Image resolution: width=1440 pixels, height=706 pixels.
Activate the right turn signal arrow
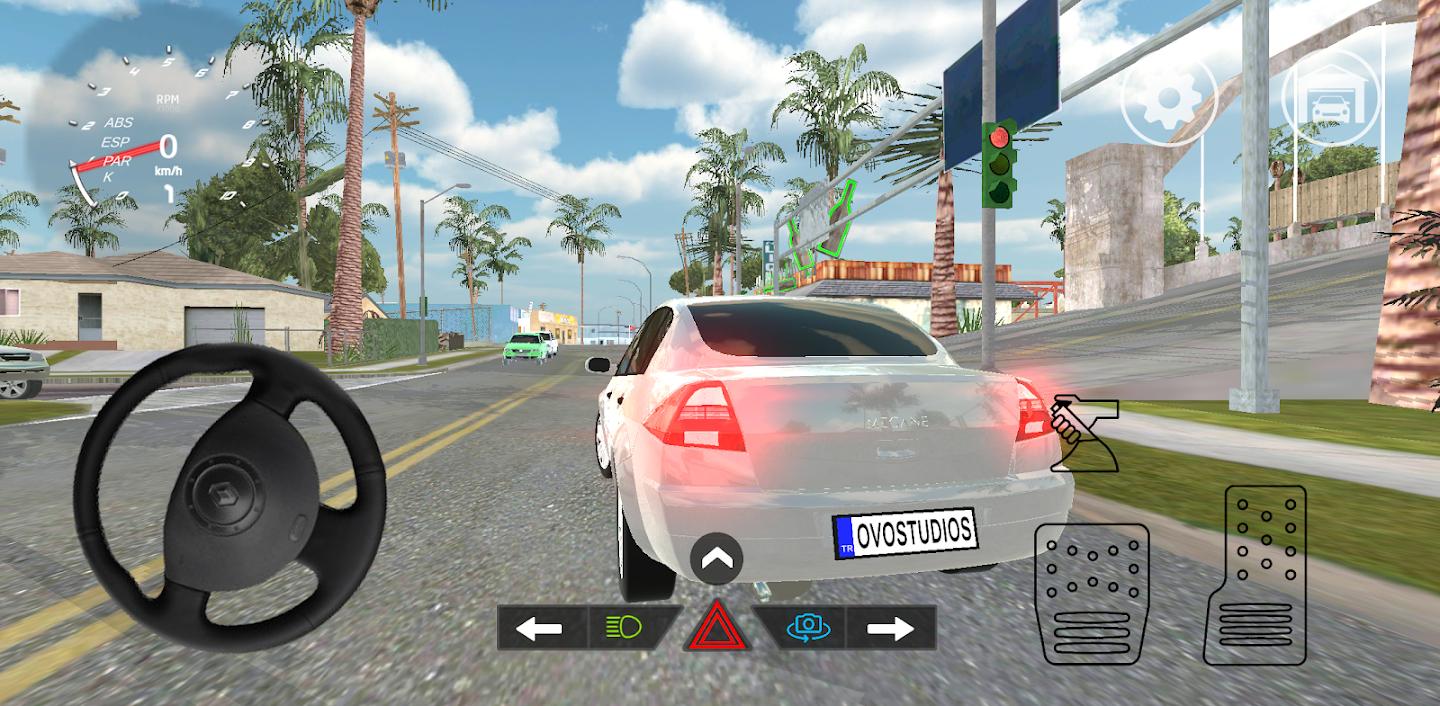coord(890,628)
